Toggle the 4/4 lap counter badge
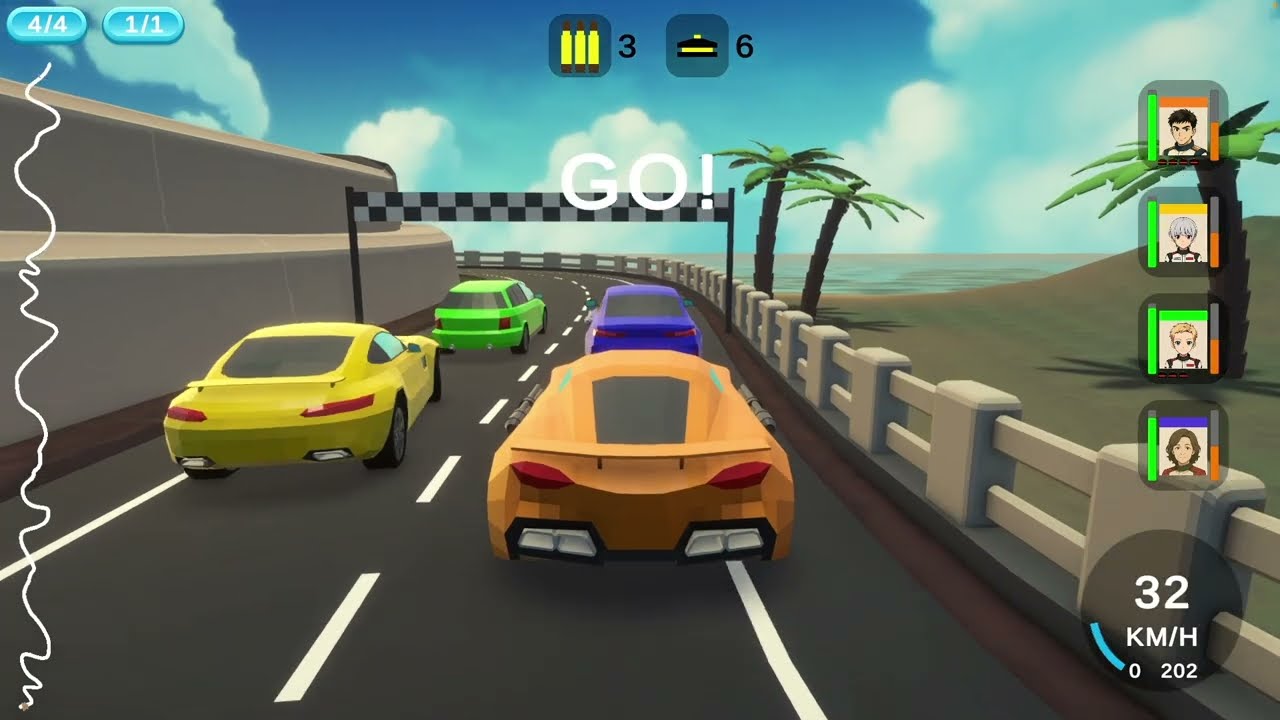Image resolution: width=1280 pixels, height=720 pixels. [47, 22]
